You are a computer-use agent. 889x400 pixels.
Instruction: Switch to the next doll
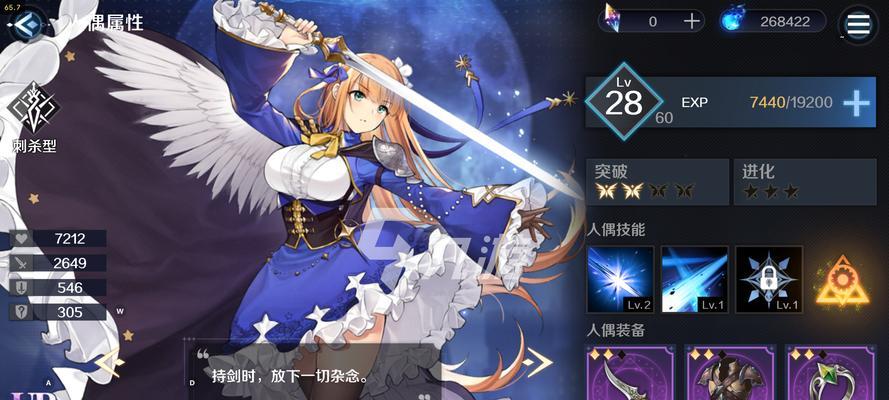(x=540, y=361)
